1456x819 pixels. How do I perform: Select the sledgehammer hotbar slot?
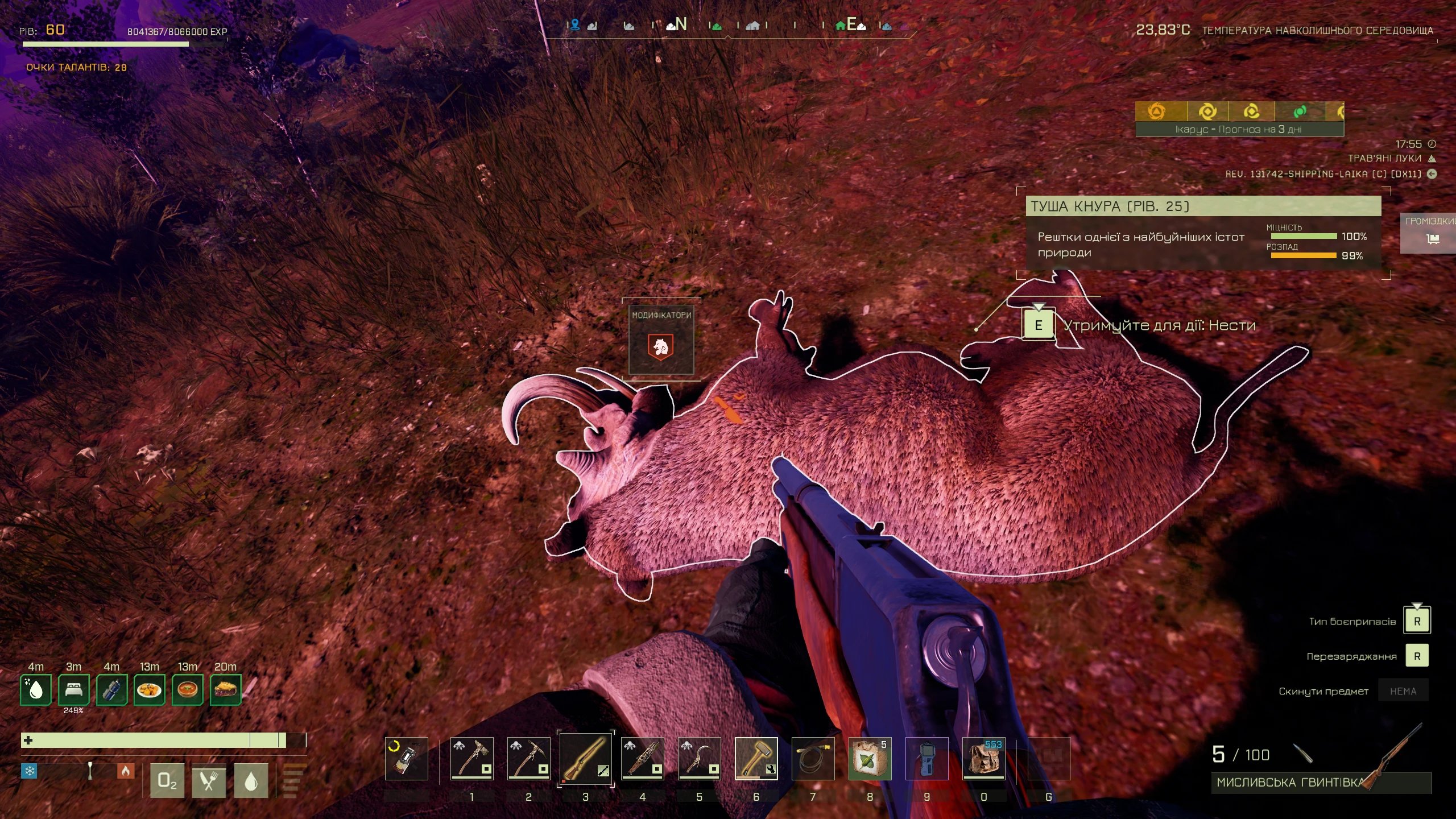[756, 758]
